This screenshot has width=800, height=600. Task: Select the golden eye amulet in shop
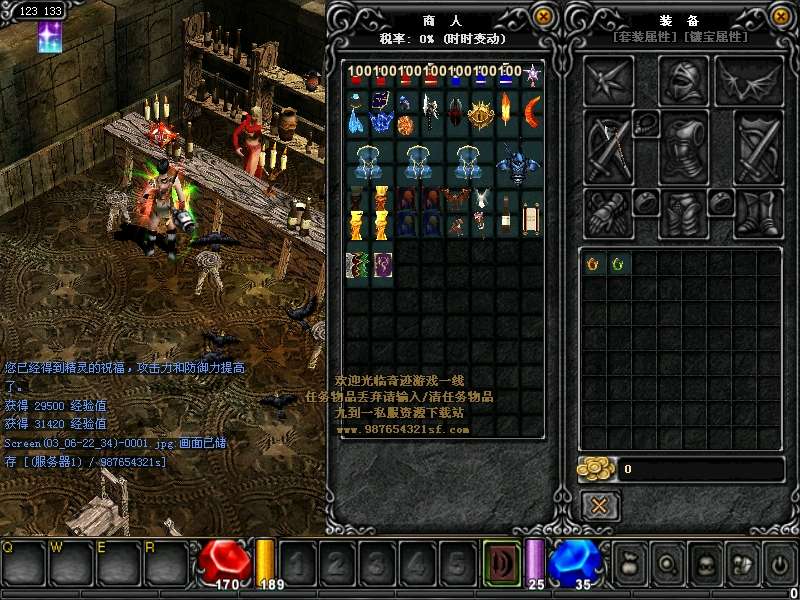point(482,113)
